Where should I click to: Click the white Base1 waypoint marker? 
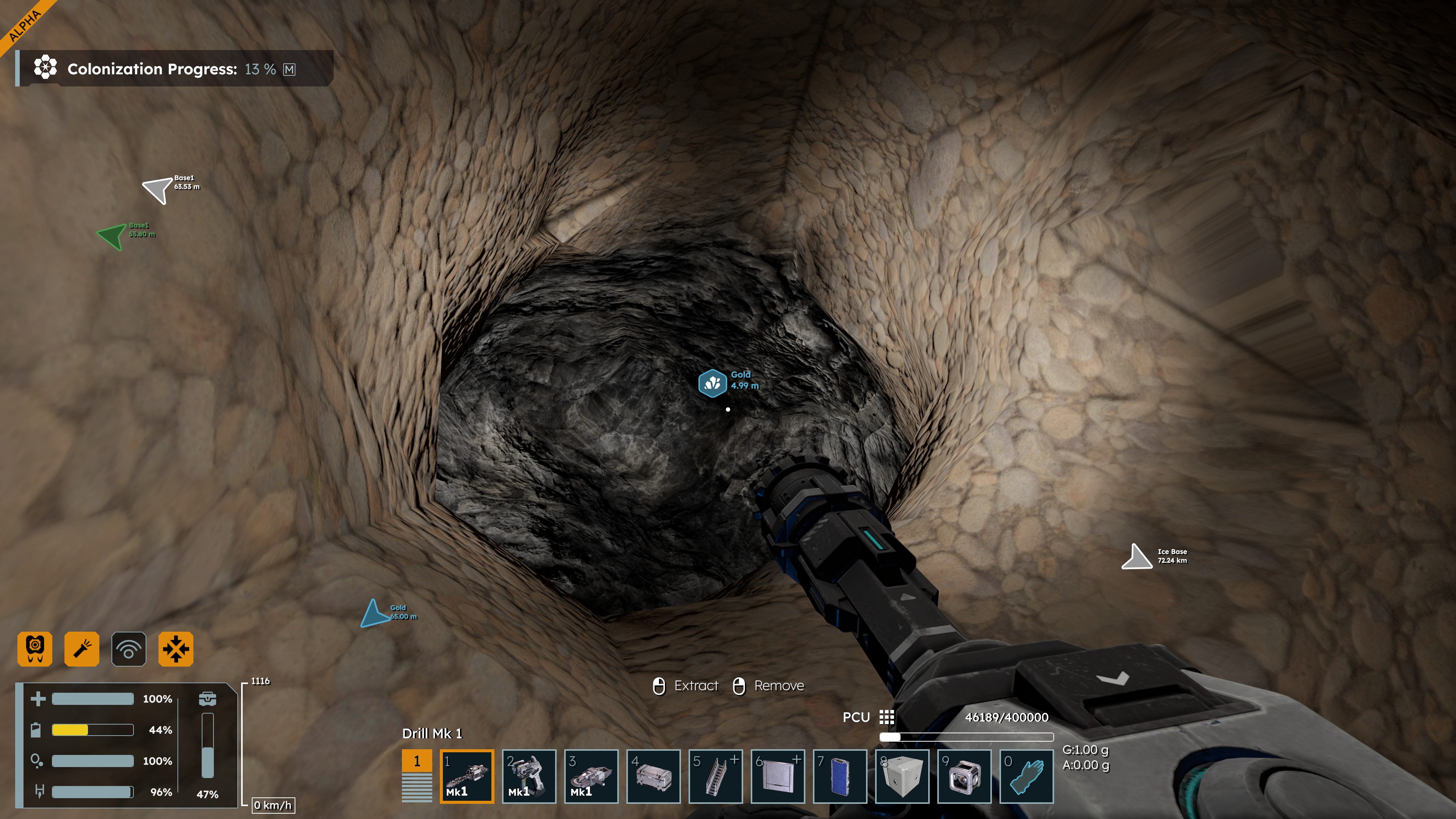click(x=158, y=189)
